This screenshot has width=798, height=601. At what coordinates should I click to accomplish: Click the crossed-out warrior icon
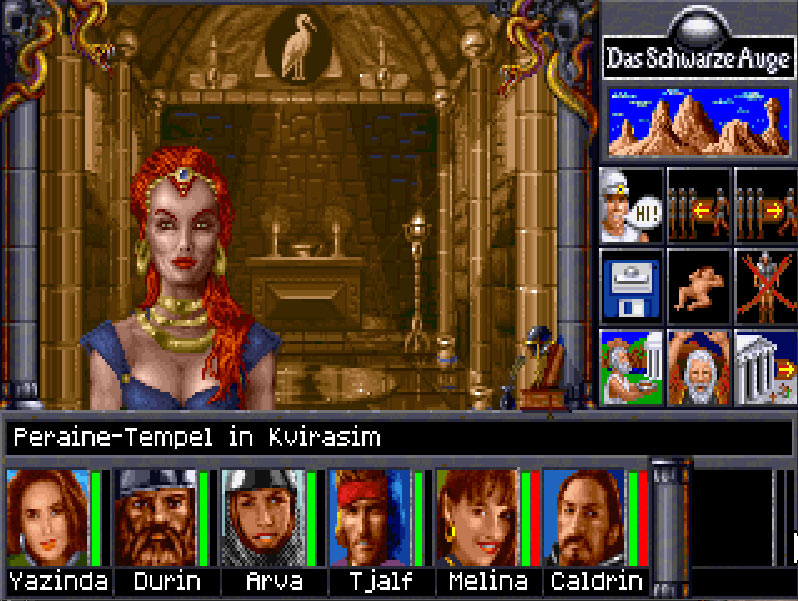click(765, 284)
